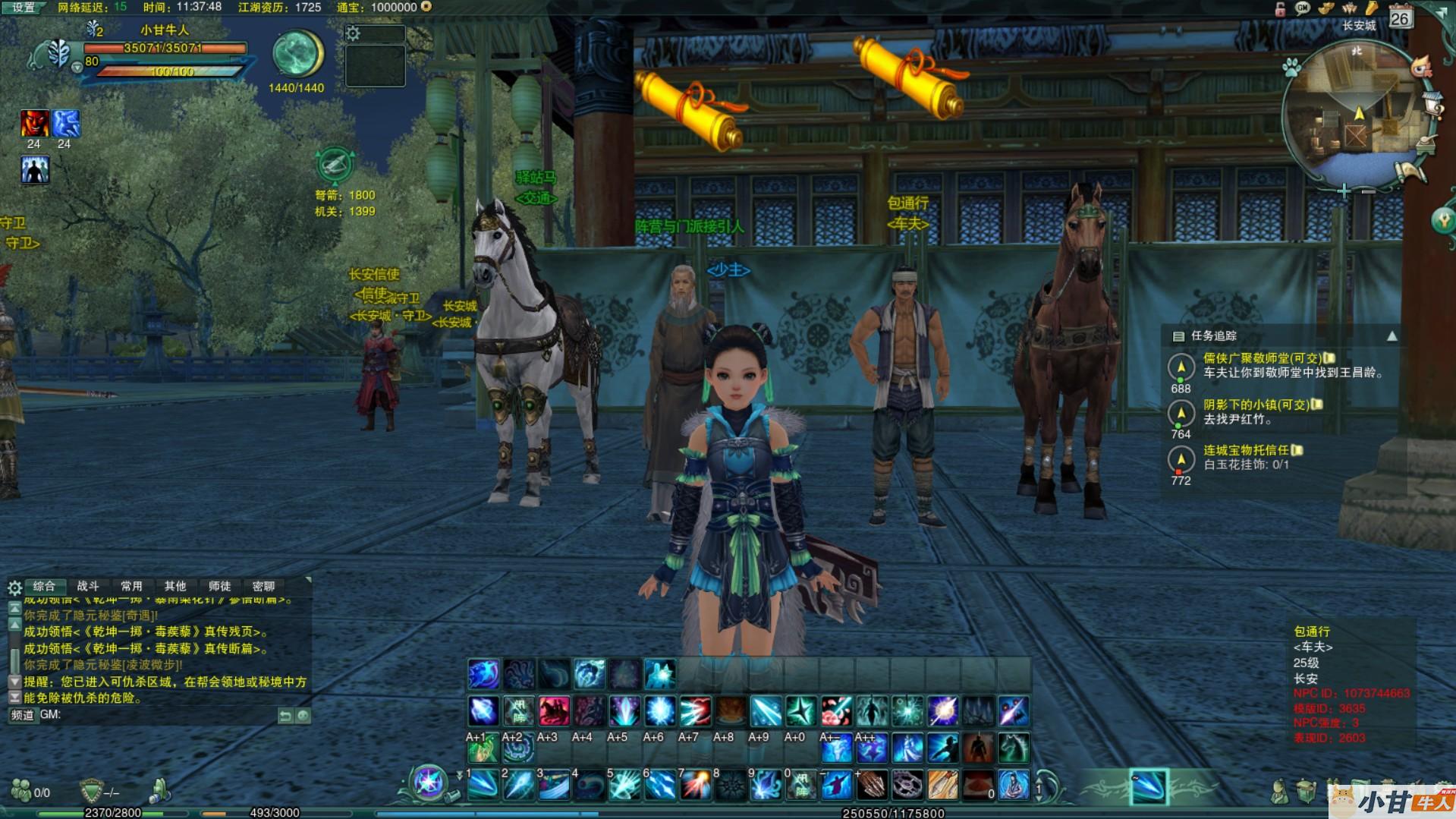Switch to the 战斗 chat tab
Viewport: 1456px width, 819px height.
(x=88, y=586)
